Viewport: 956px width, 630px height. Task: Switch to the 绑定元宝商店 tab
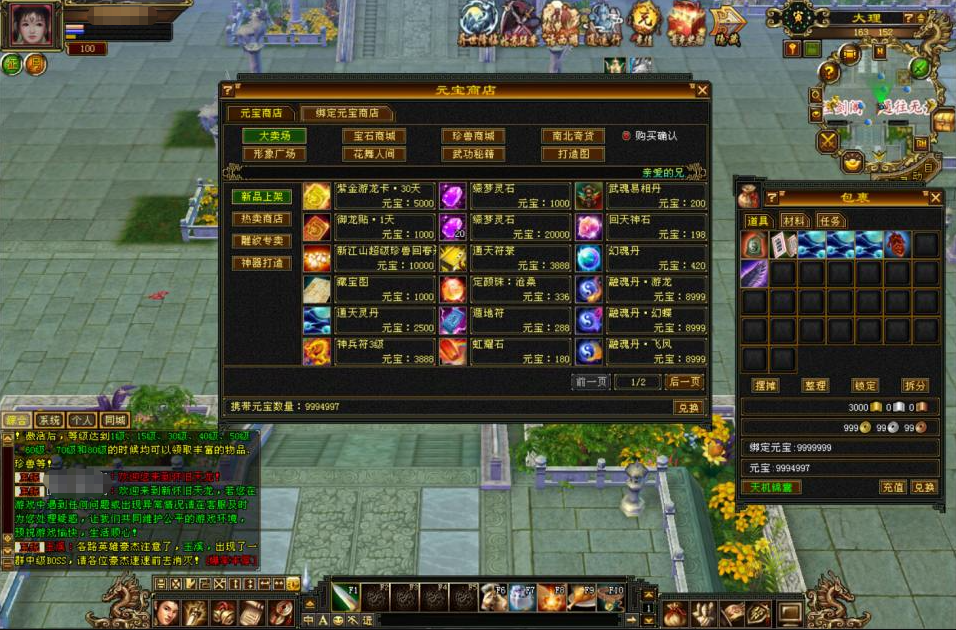point(347,113)
